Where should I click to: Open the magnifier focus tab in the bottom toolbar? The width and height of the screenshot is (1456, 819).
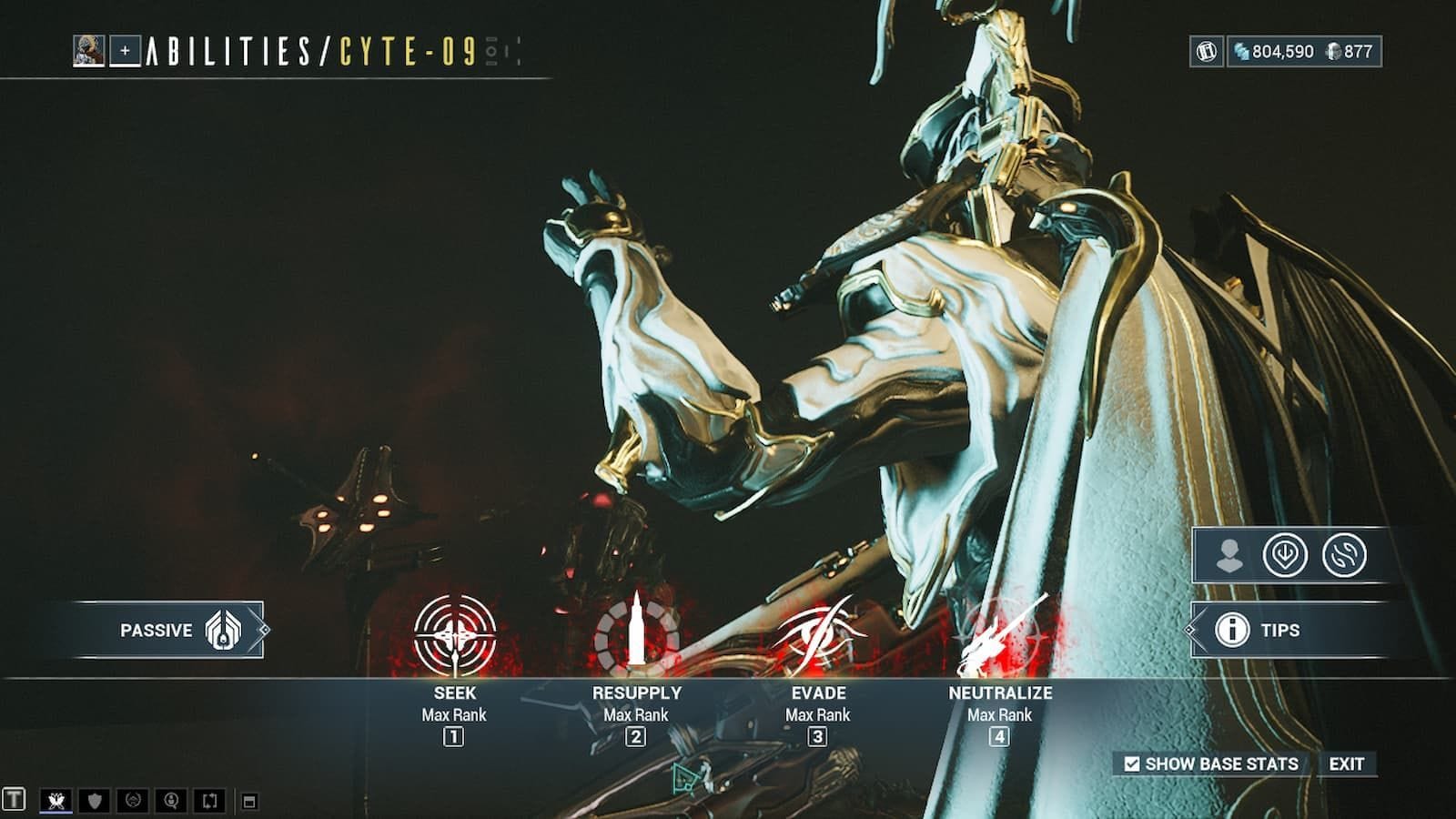pyautogui.click(x=170, y=800)
